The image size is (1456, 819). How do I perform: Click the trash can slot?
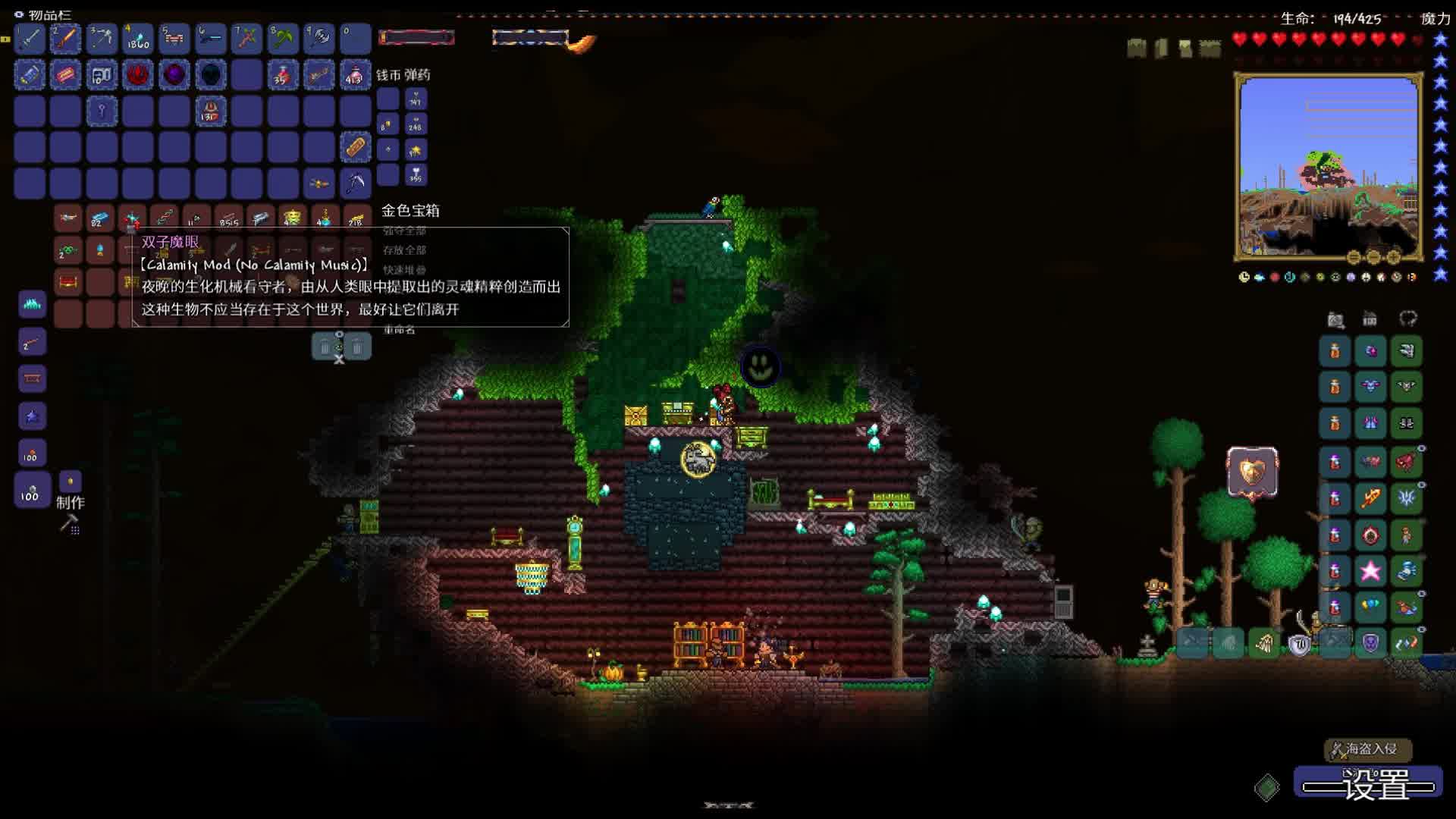[325, 347]
